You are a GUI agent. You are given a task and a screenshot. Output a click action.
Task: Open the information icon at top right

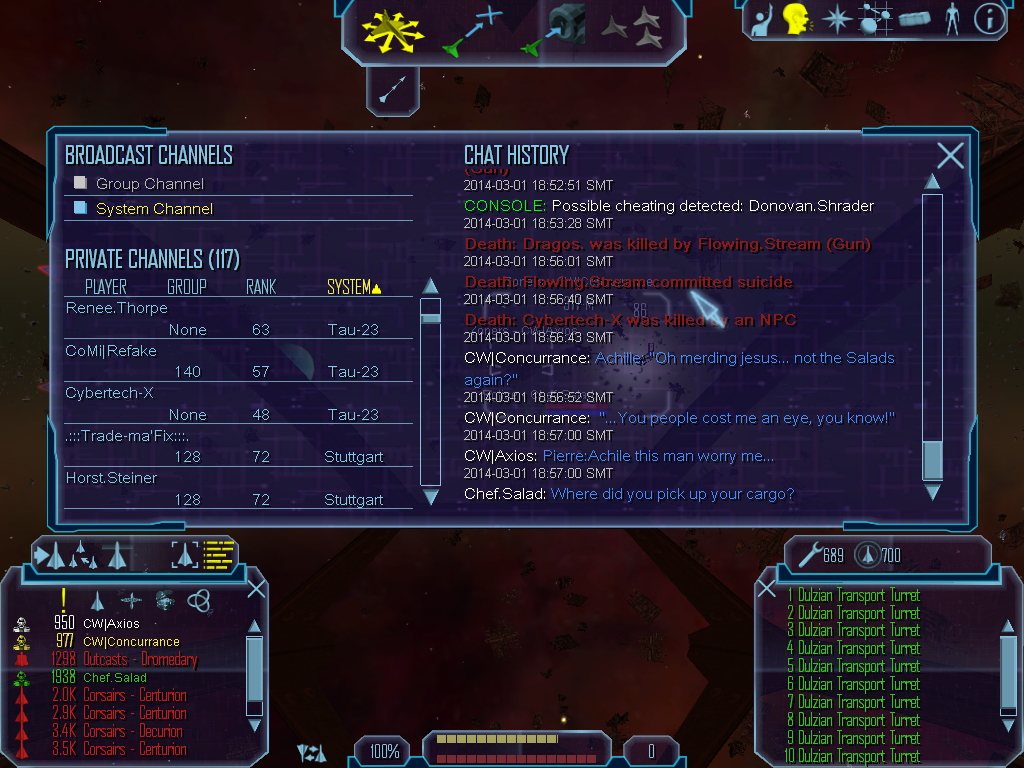989,19
